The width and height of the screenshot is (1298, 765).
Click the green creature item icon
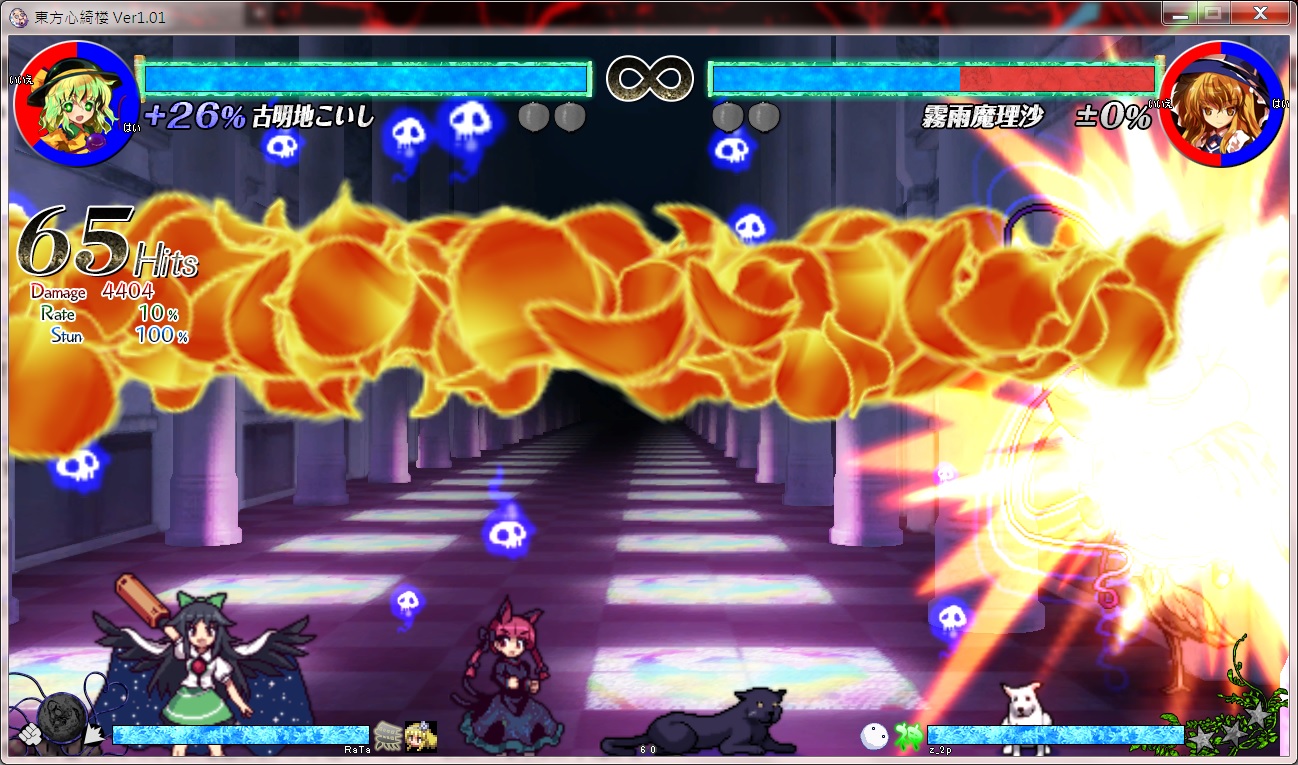[x=907, y=736]
